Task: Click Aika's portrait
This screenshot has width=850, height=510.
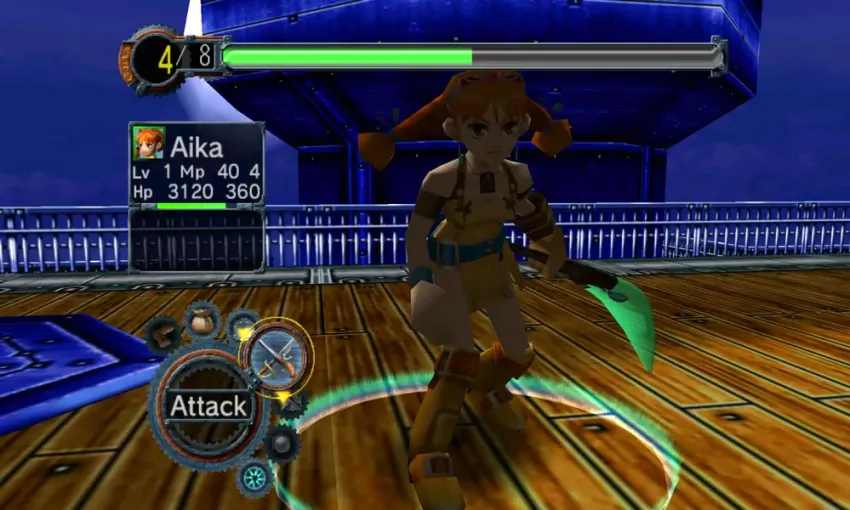Action: click(148, 144)
